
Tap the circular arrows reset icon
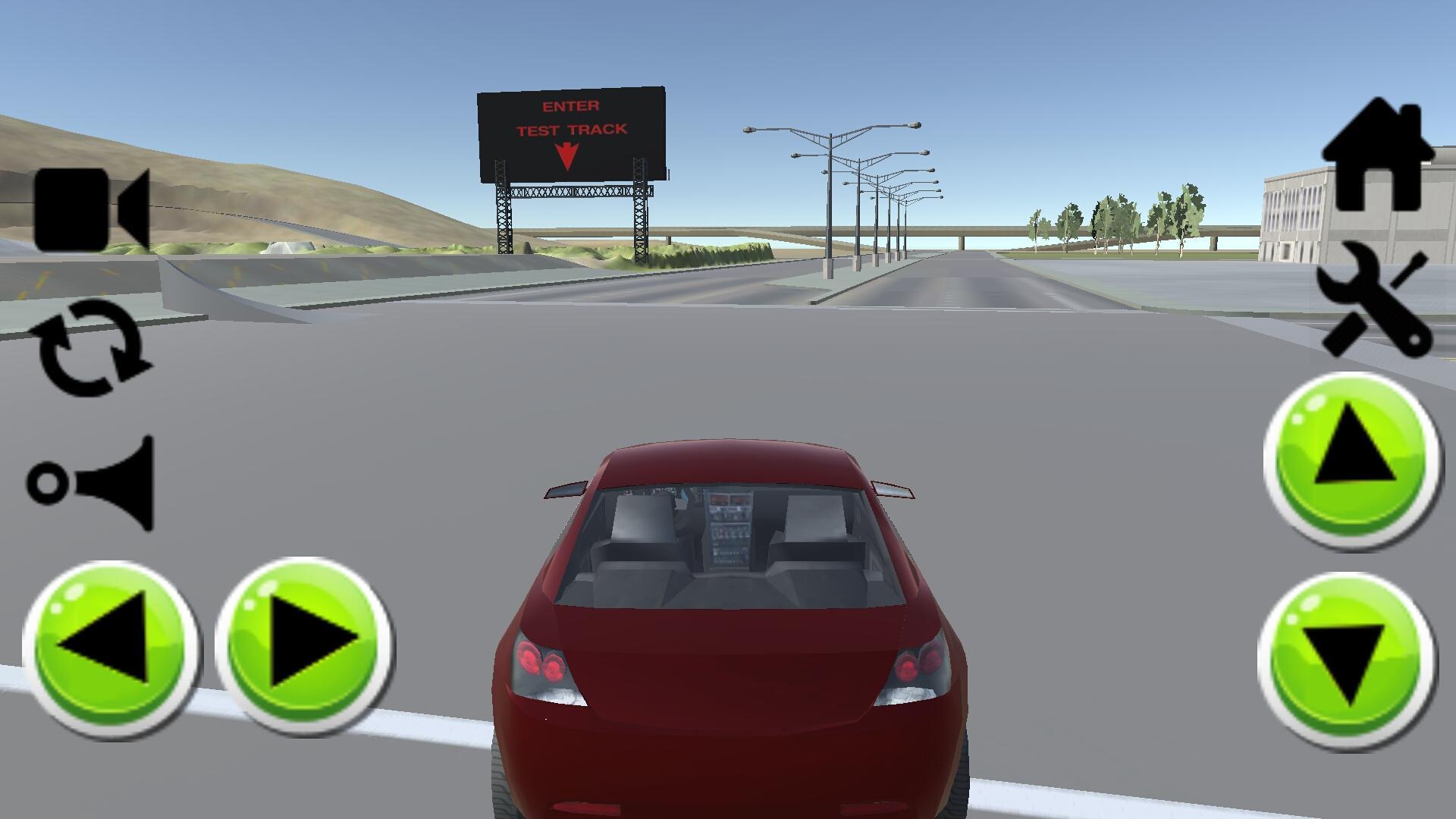(91, 347)
